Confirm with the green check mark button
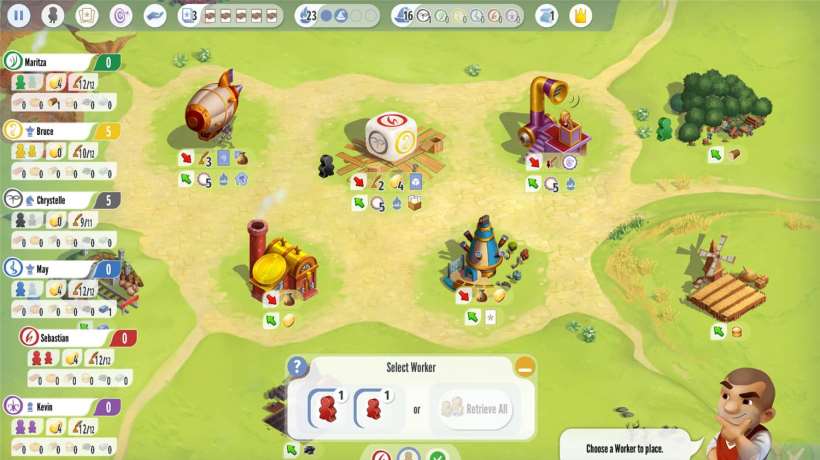Viewport: 820px width, 460px height. [x=437, y=456]
